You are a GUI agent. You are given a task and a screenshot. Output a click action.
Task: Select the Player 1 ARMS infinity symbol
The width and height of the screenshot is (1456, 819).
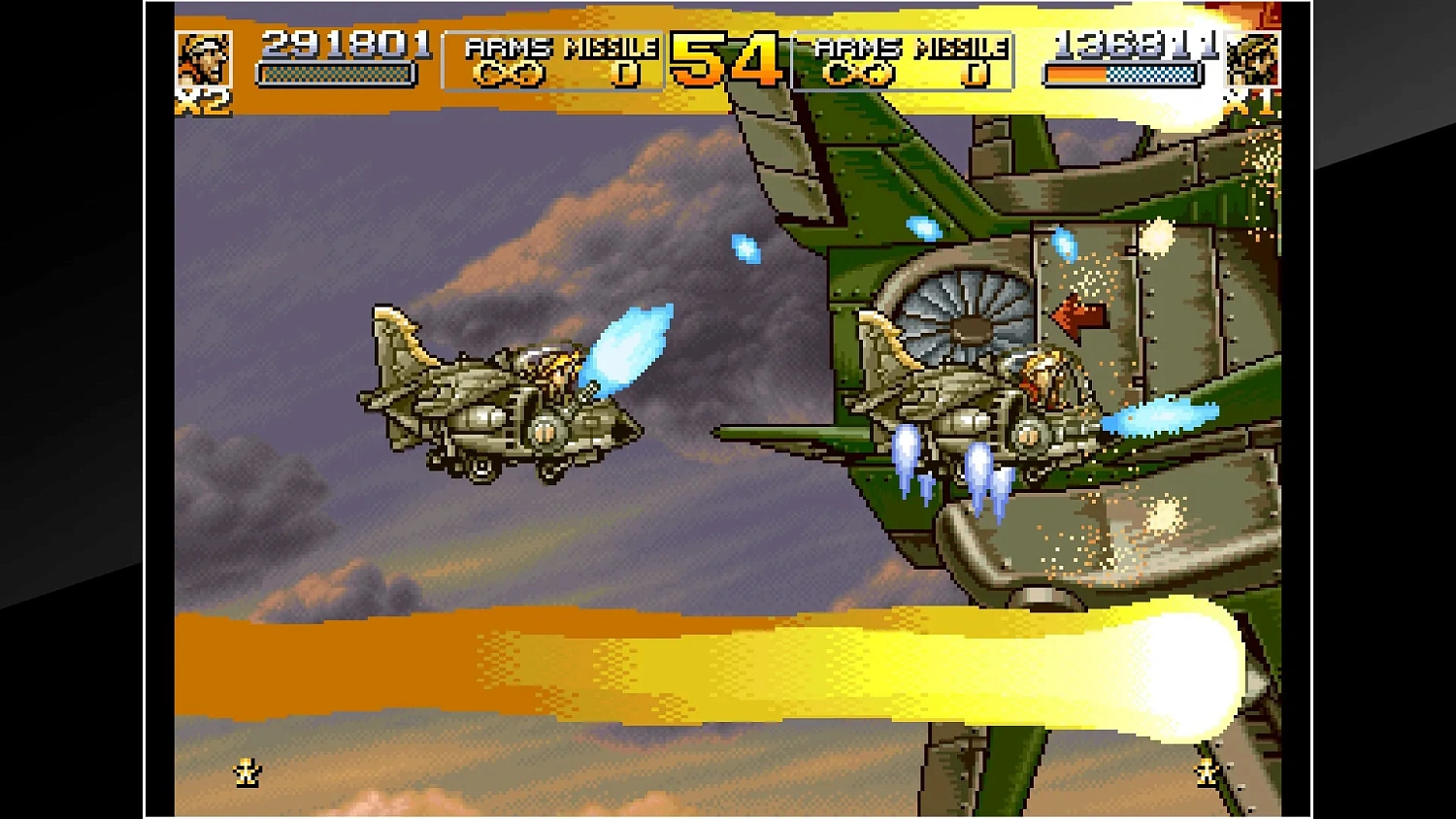512,72
